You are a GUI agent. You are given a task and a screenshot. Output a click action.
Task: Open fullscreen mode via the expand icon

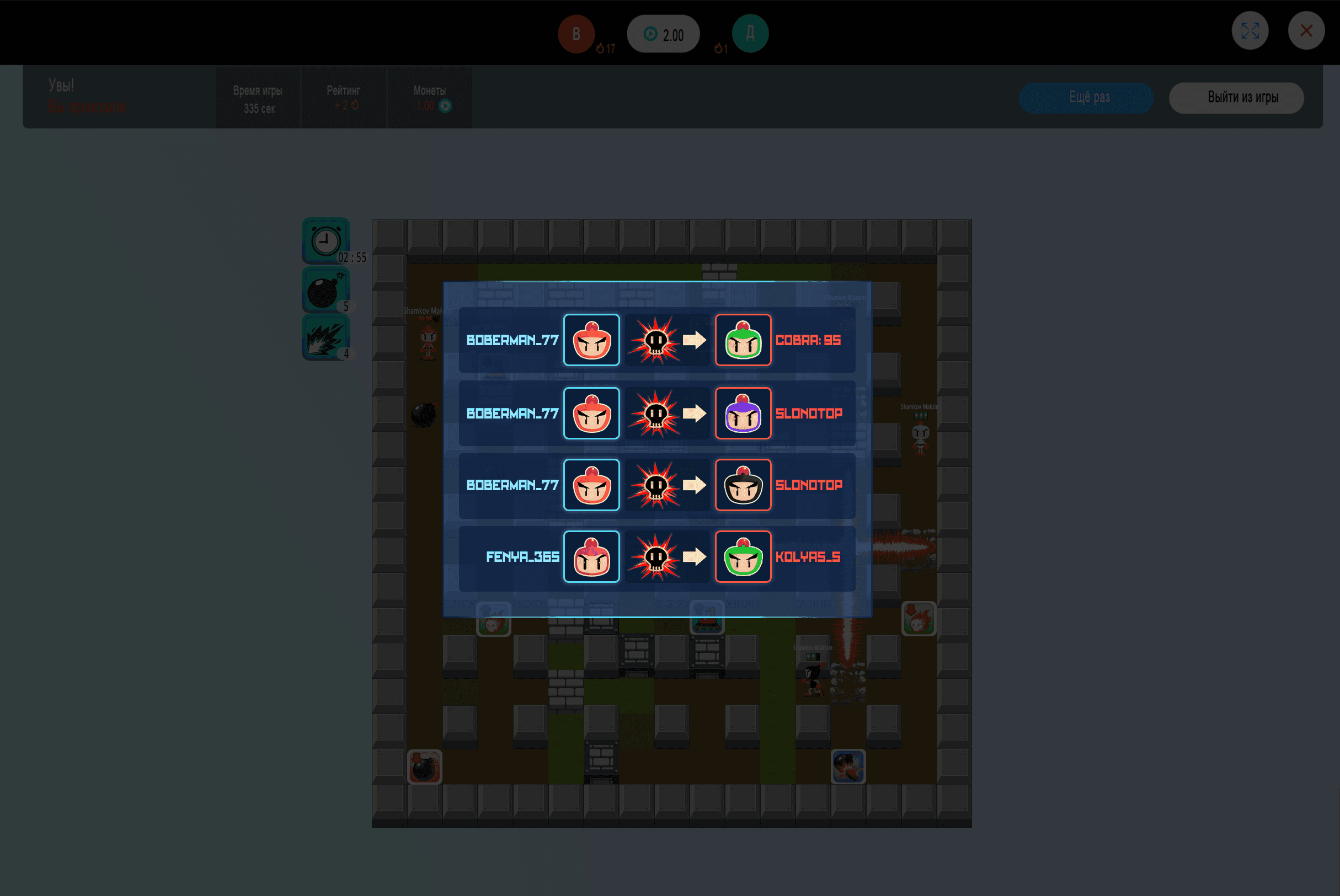[x=1250, y=30]
